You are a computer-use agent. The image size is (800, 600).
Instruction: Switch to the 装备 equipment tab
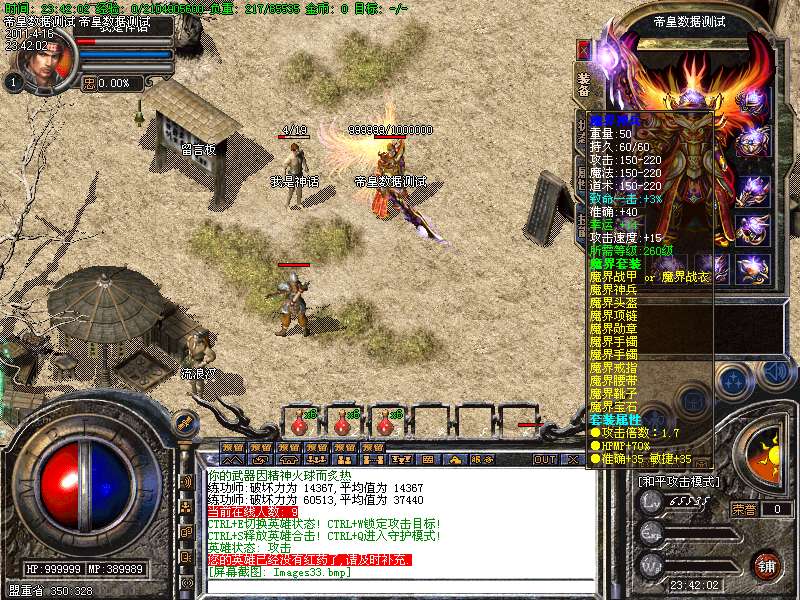(584, 83)
